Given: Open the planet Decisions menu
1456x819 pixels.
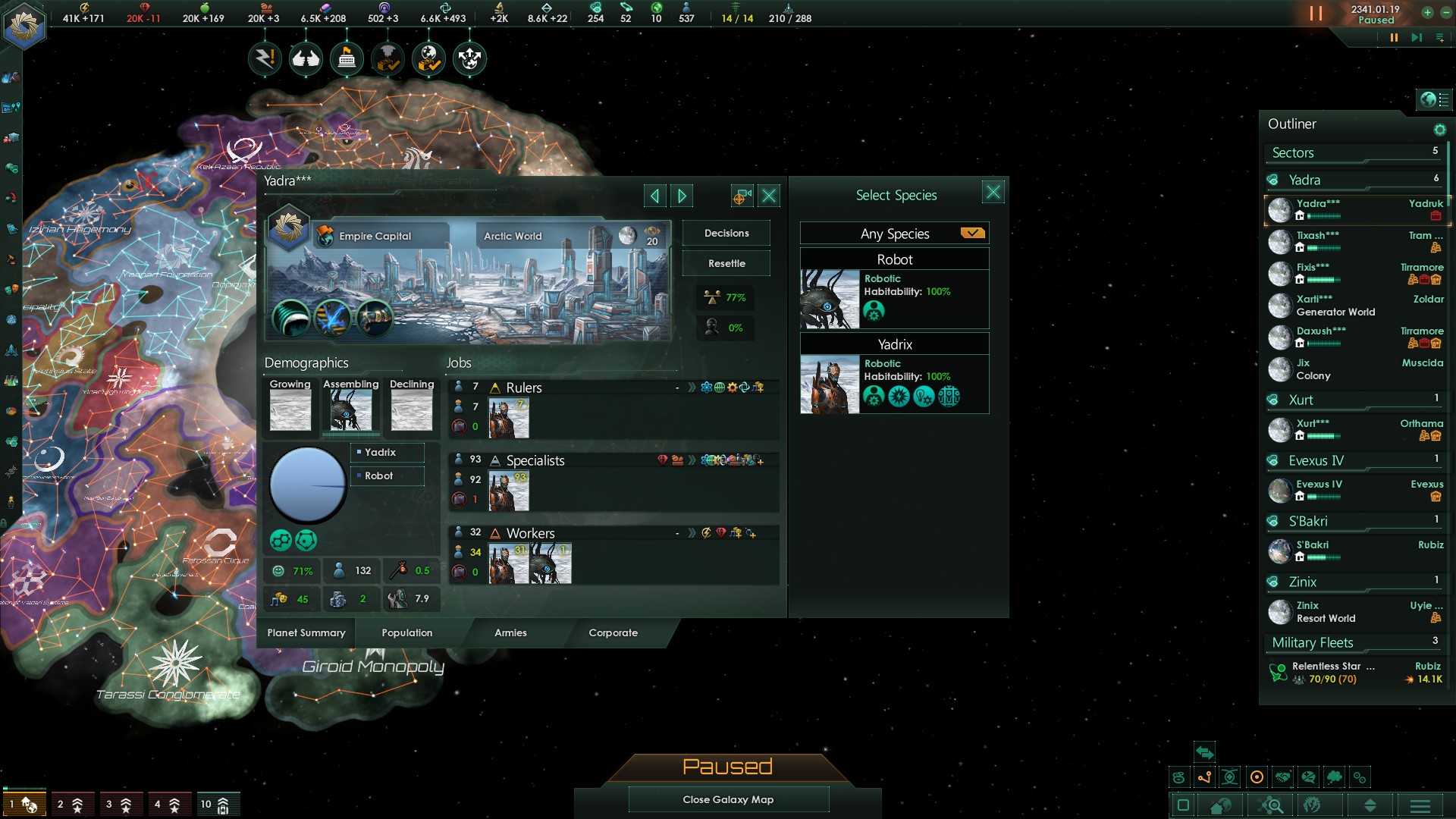Looking at the screenshot, I should [726, 234].
